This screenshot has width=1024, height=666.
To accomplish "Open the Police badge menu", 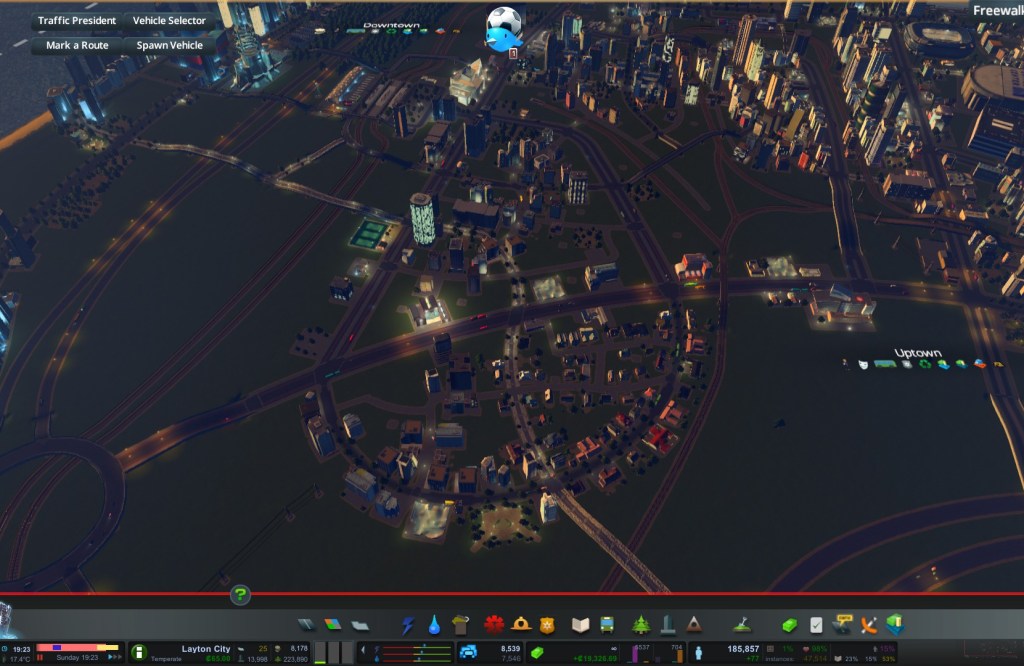I will [547, 625].
